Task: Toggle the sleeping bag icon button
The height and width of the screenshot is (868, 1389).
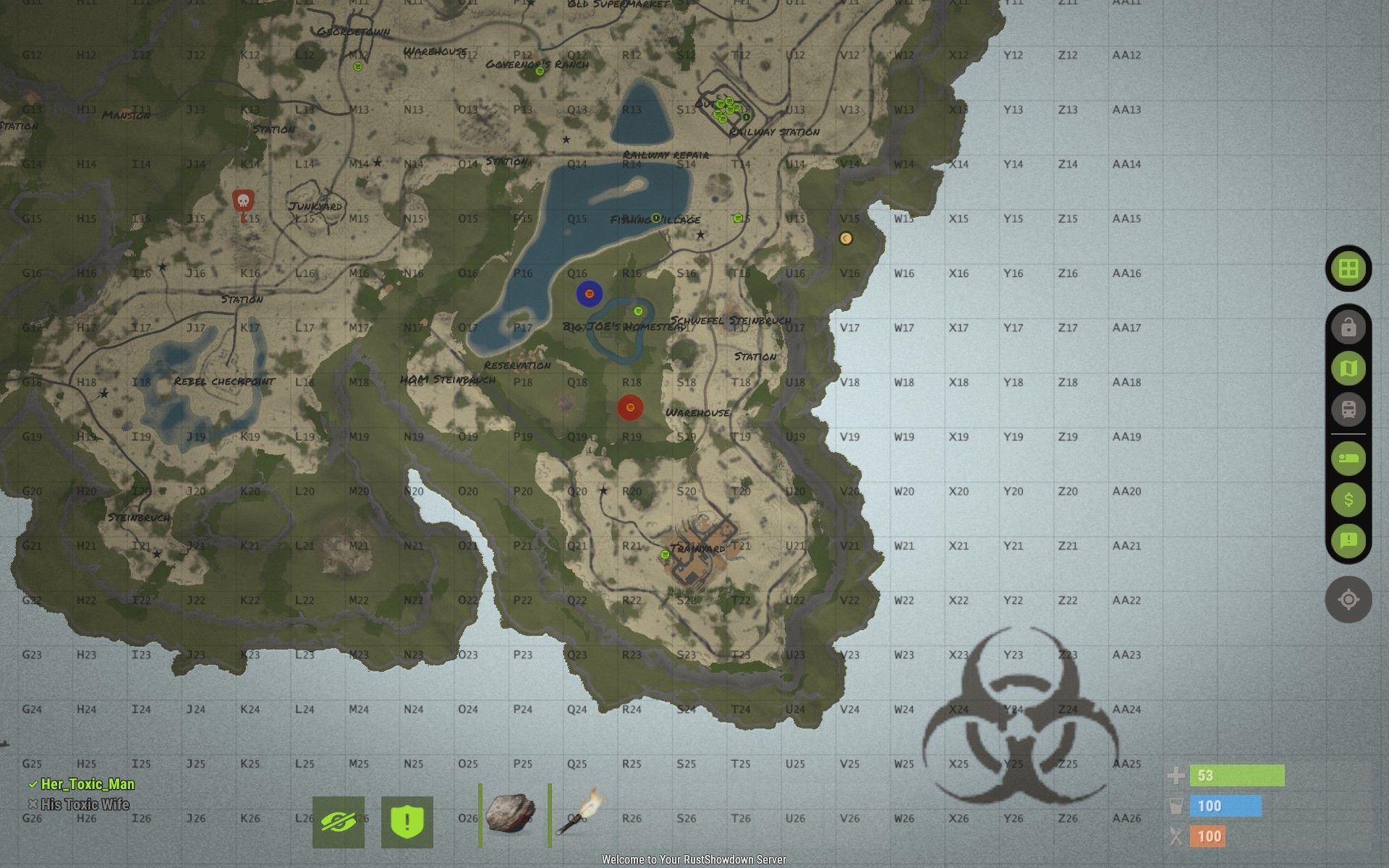Action: coord(1348,459)
